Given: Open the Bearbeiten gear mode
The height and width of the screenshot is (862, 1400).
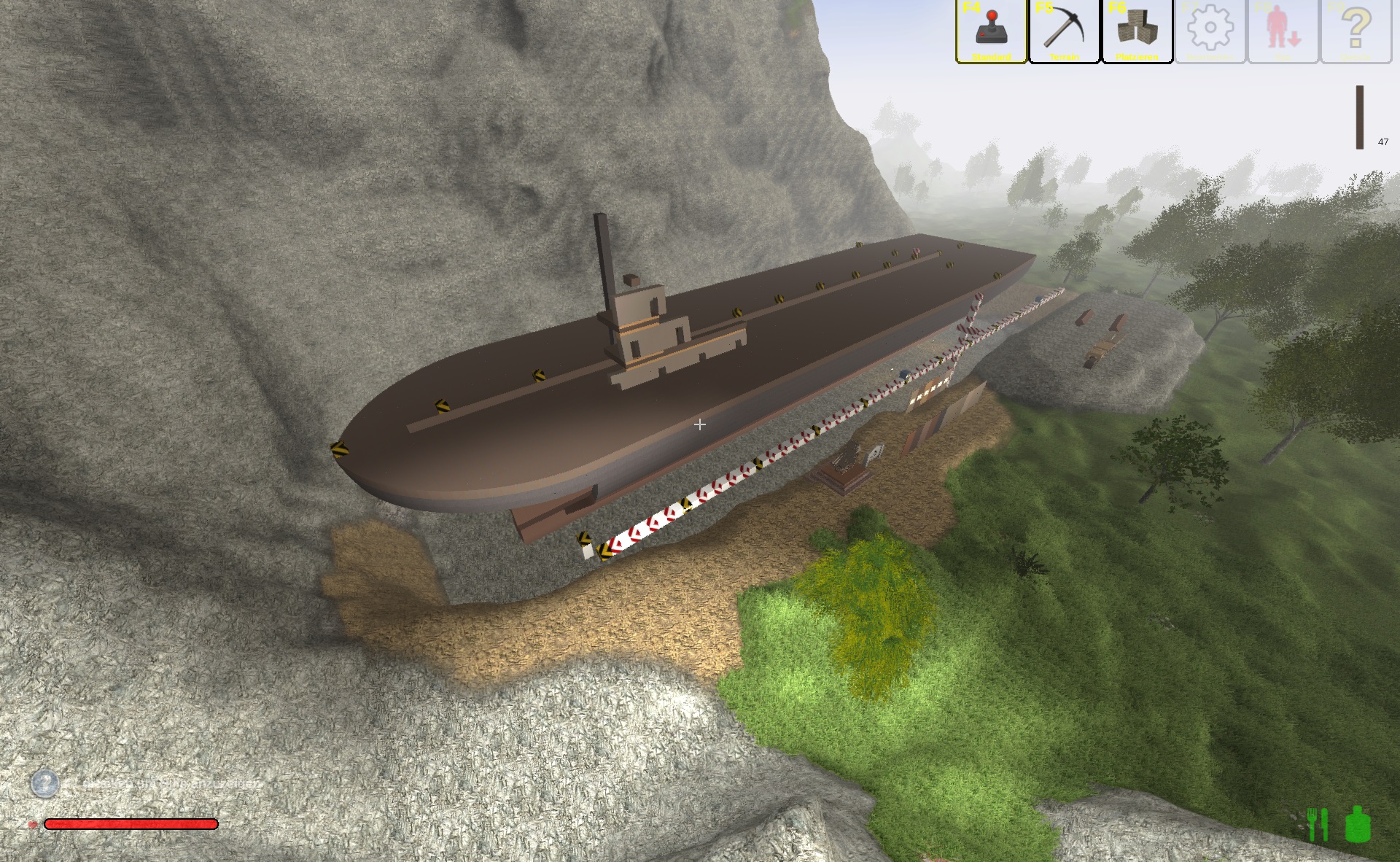Looking at the screenshot, I should pyautogui.click(x=1210, y=31).
